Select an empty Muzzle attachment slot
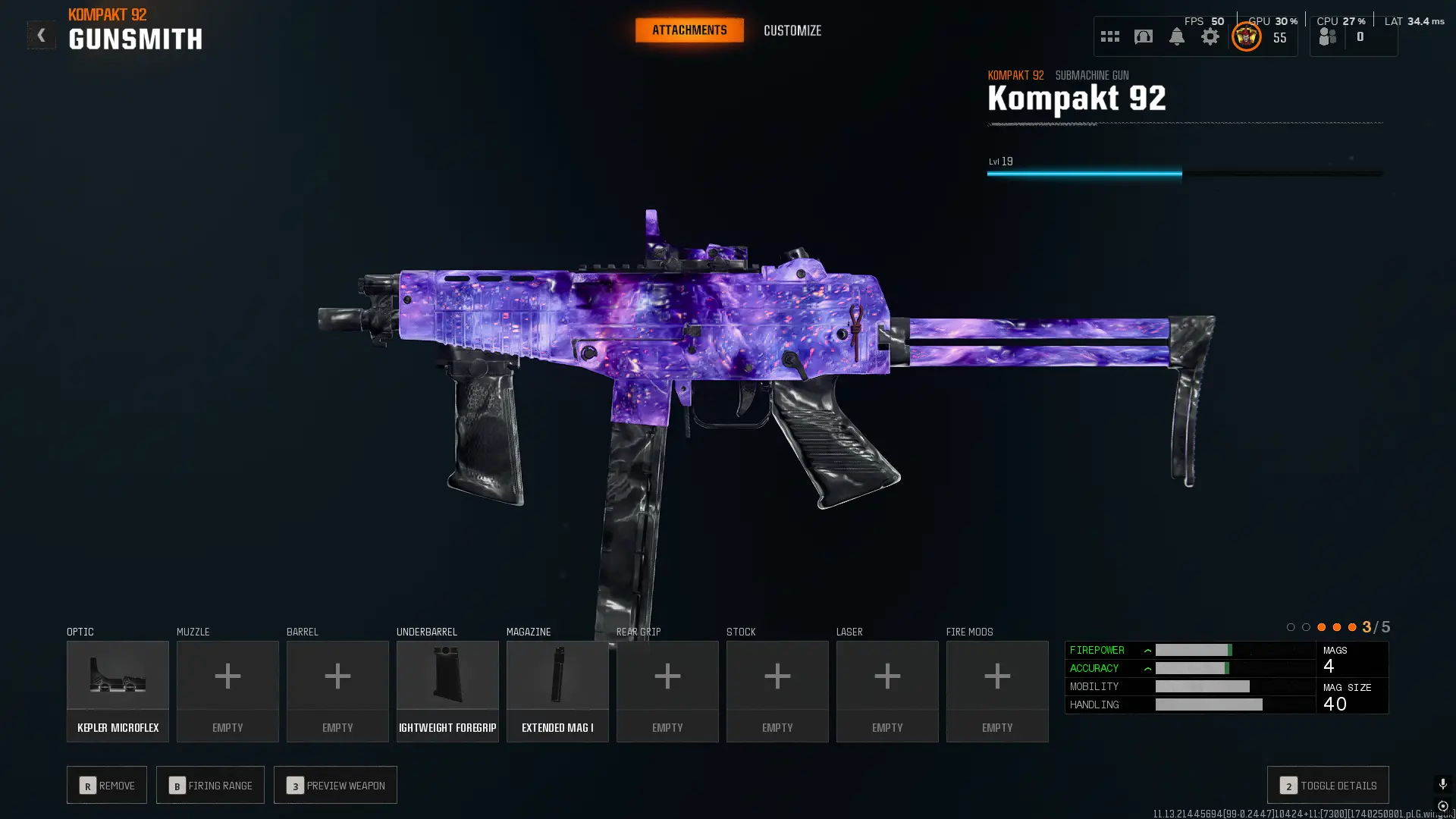The image size is (1456, 819). coord(227,690)
